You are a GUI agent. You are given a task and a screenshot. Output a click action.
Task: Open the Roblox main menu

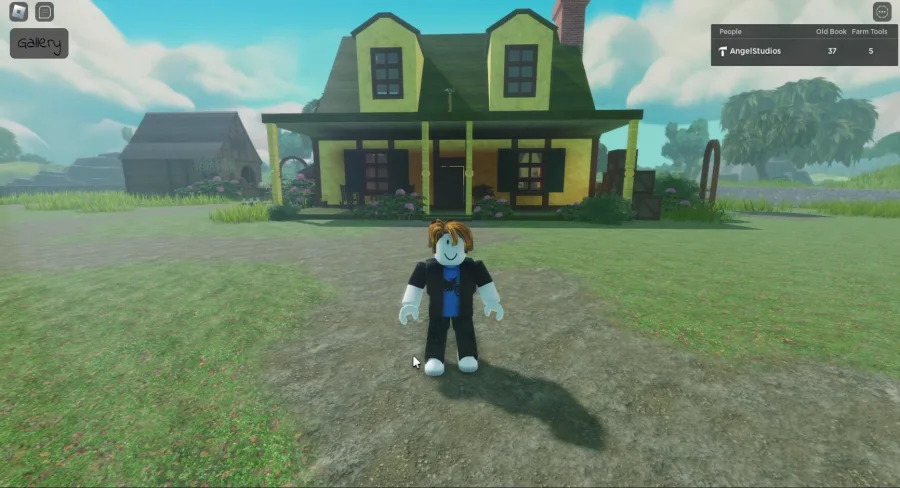(x=18, y=12)
